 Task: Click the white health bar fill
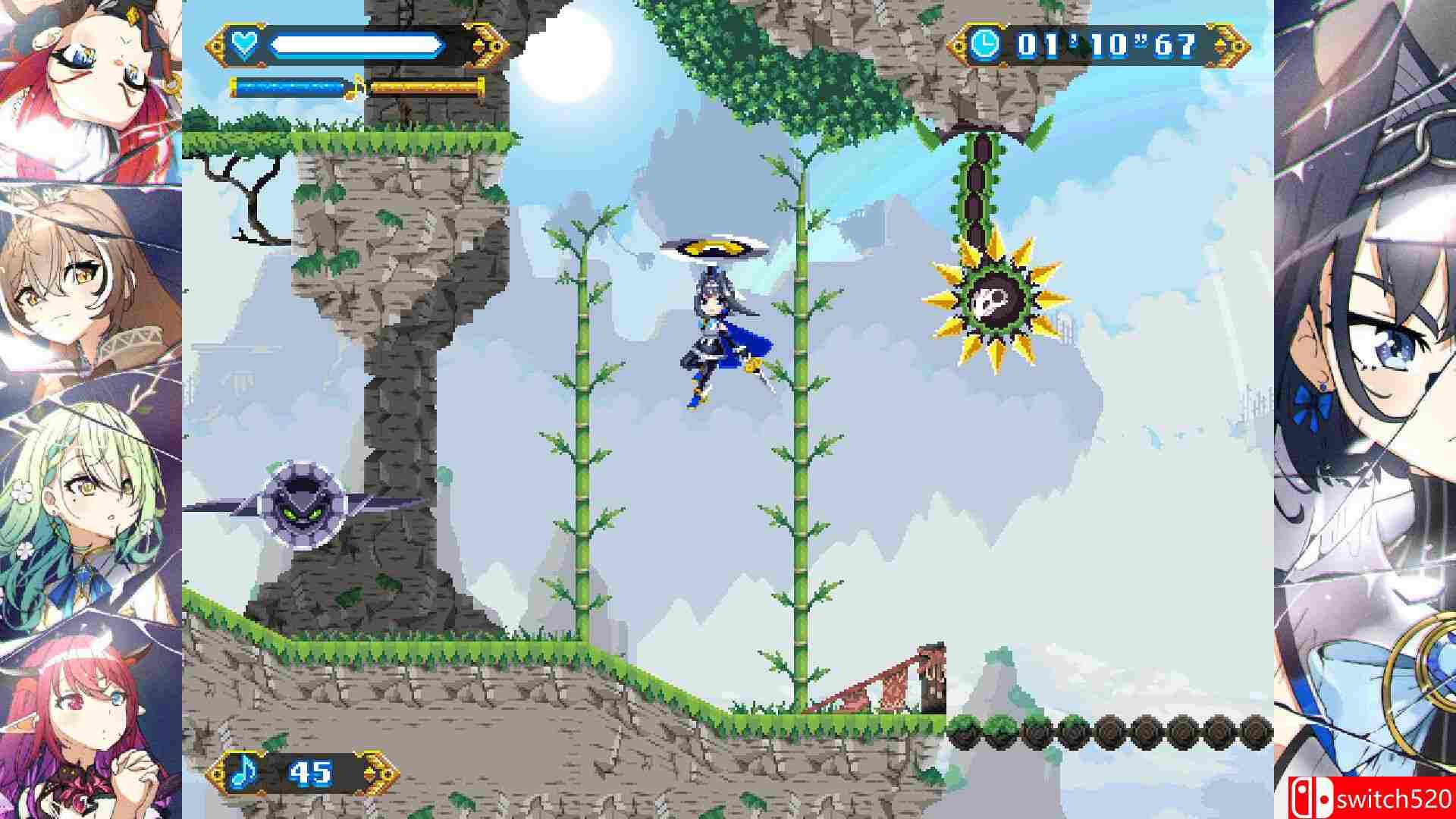pyautogui.click(x=356, y=44)
